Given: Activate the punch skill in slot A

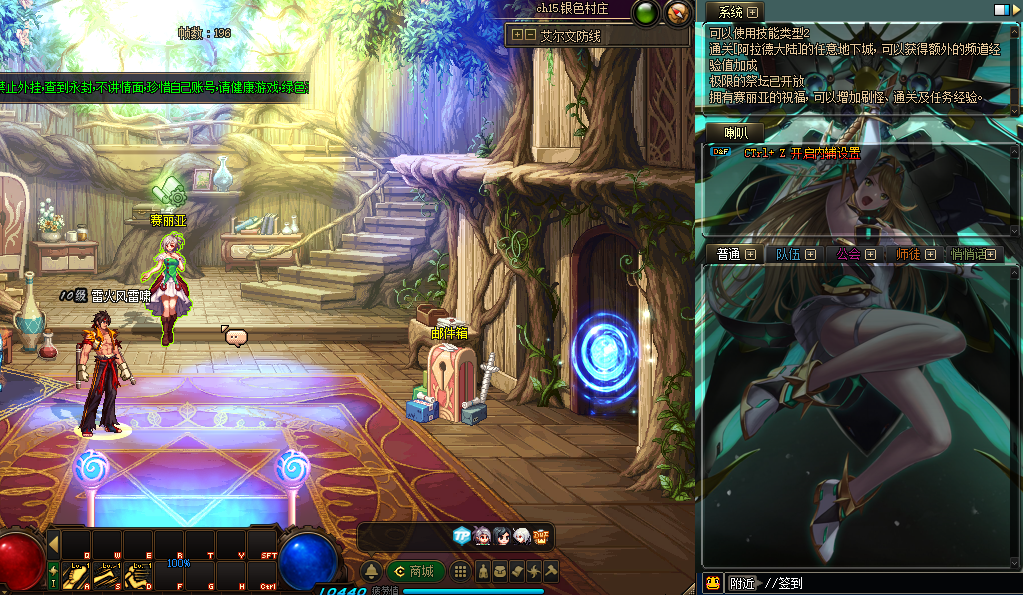Looking at the screenshot, I should pyautogui.click(x=76, y=574).
